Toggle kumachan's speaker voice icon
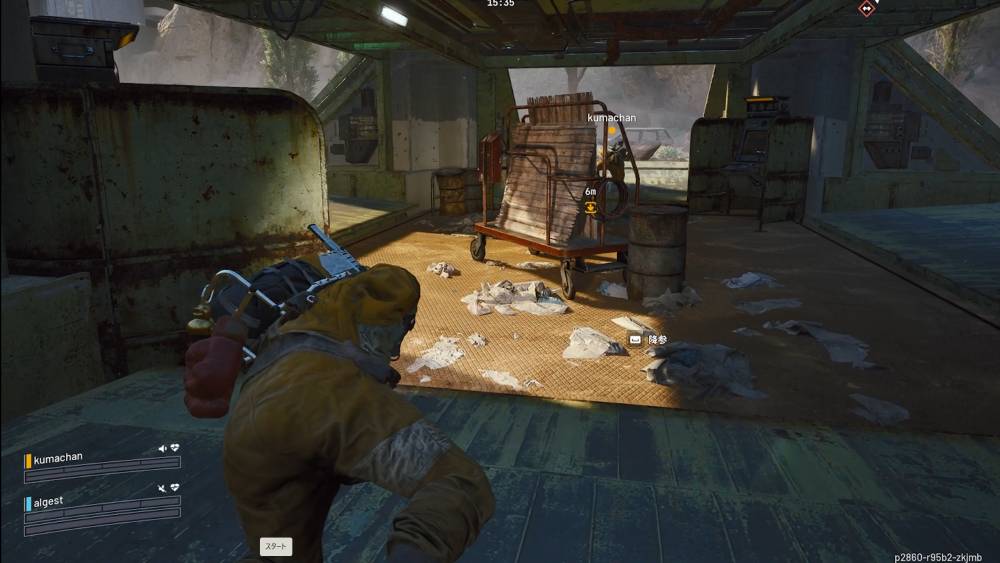This screenshot has height=563, width=1000. [162, 449]
